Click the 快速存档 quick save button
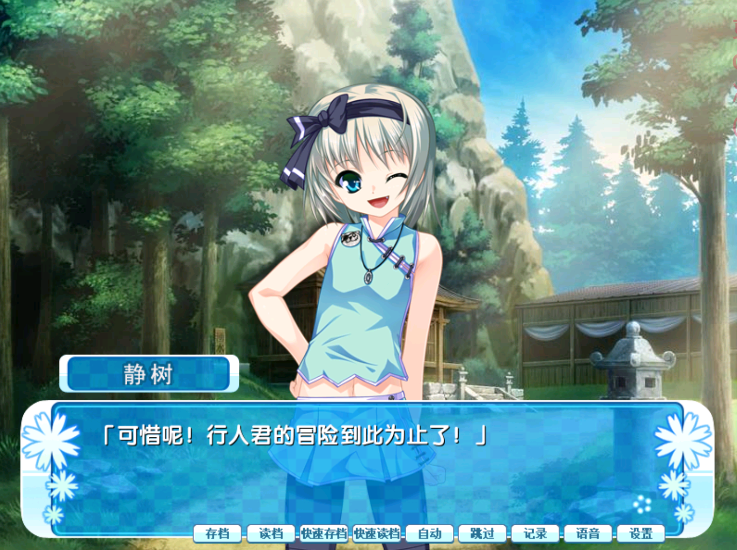The width and height of the screenshot is (737, 550). pyautogui.click(x=324, y=533)
